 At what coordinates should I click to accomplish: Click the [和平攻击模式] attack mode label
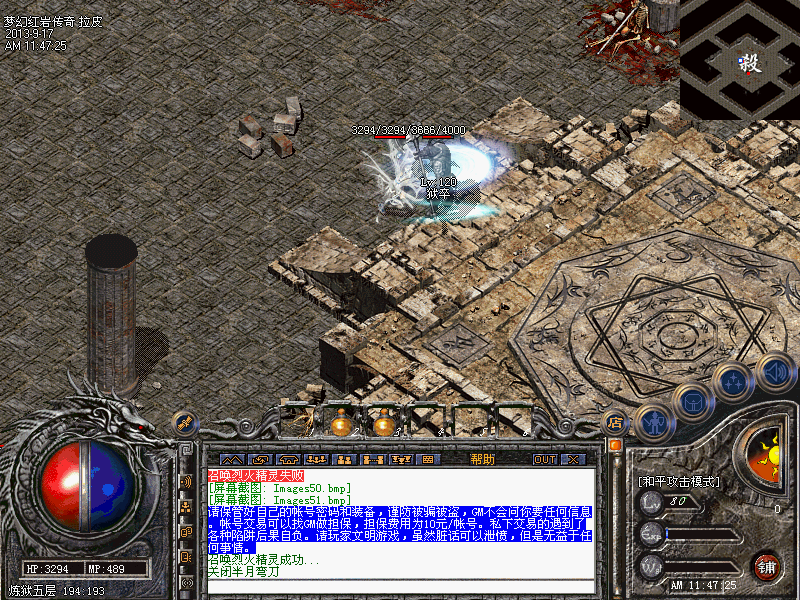[x=678, y=481]
